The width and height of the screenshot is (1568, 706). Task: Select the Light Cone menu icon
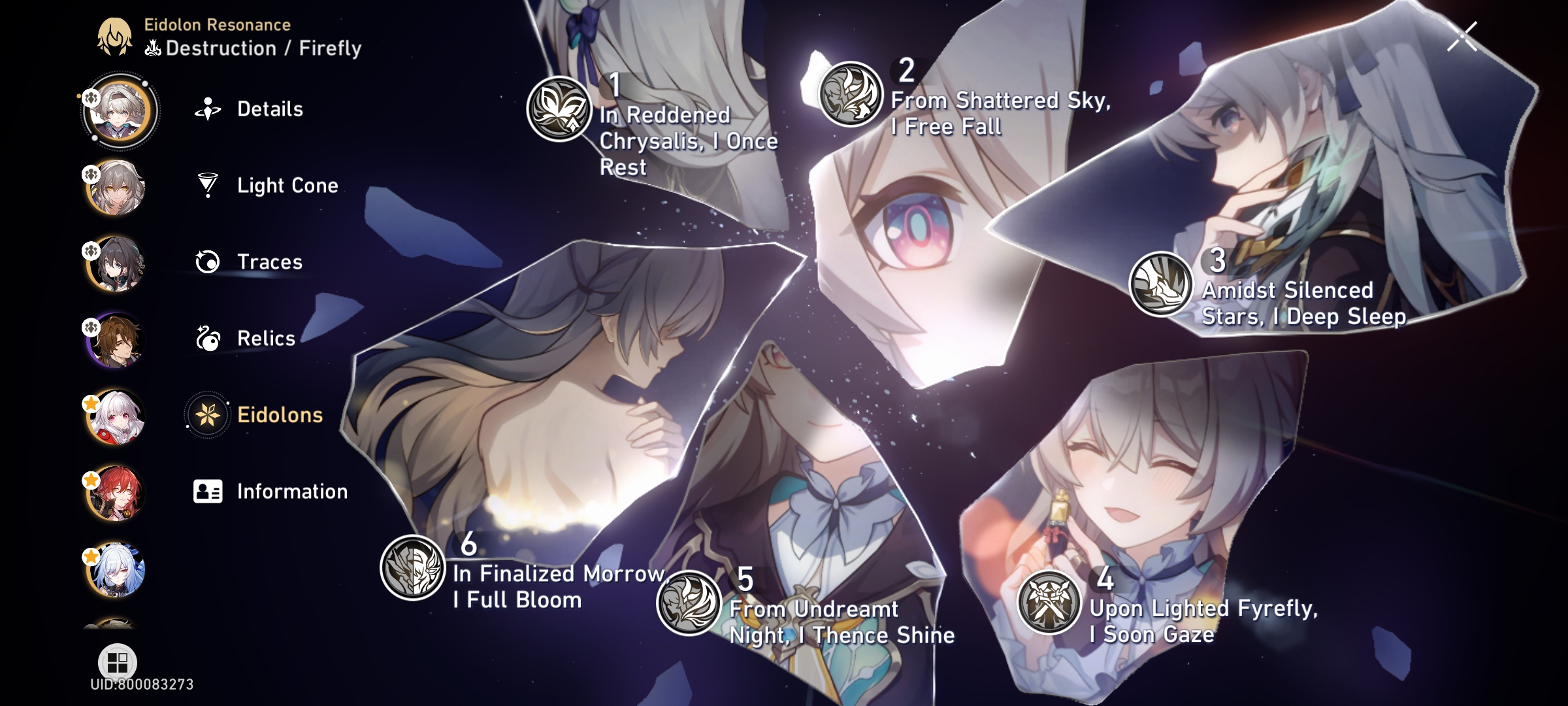pos(208,186)
